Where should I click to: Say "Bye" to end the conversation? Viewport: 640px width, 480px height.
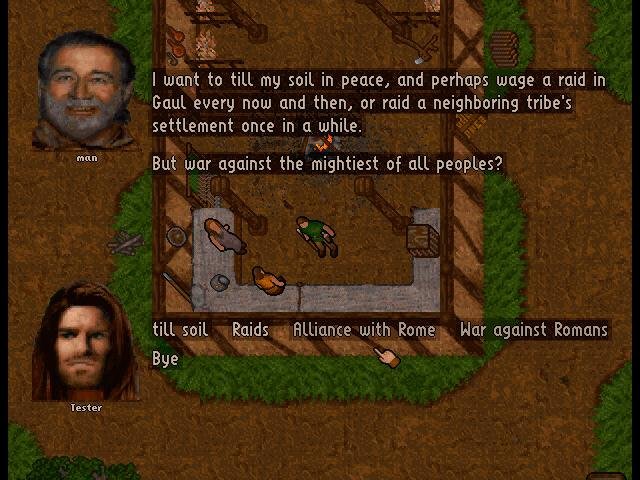pos(165,358)
